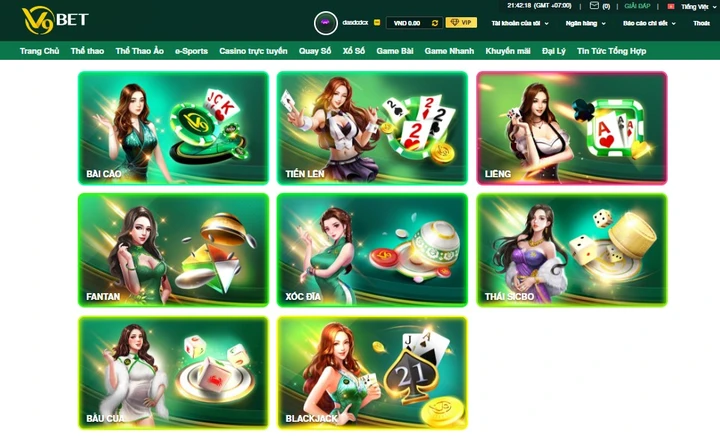Choose the Liêng game tile
The image size is (720, 436).
(x=571, y=127)
